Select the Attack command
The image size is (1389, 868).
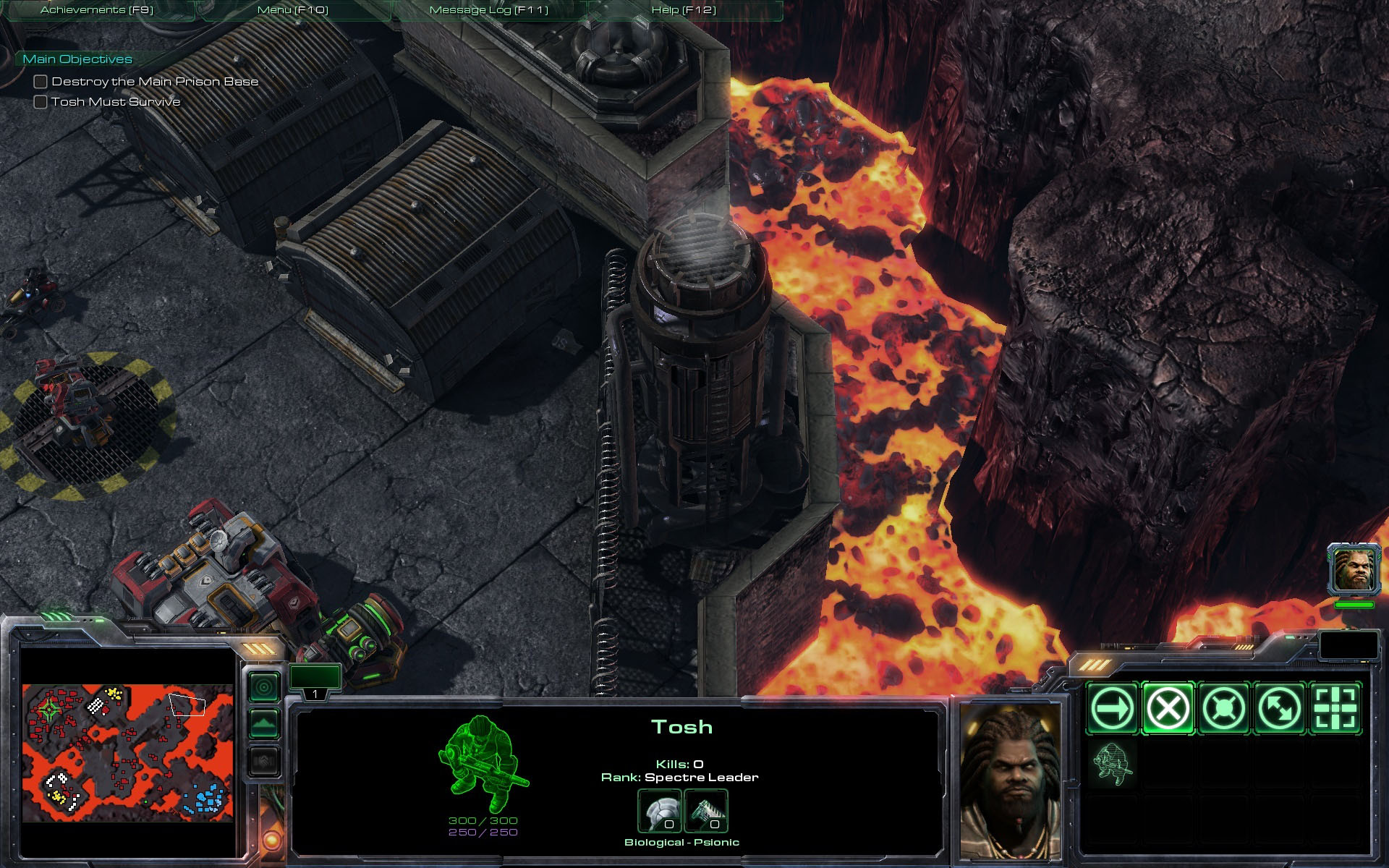coord(1335,708)
